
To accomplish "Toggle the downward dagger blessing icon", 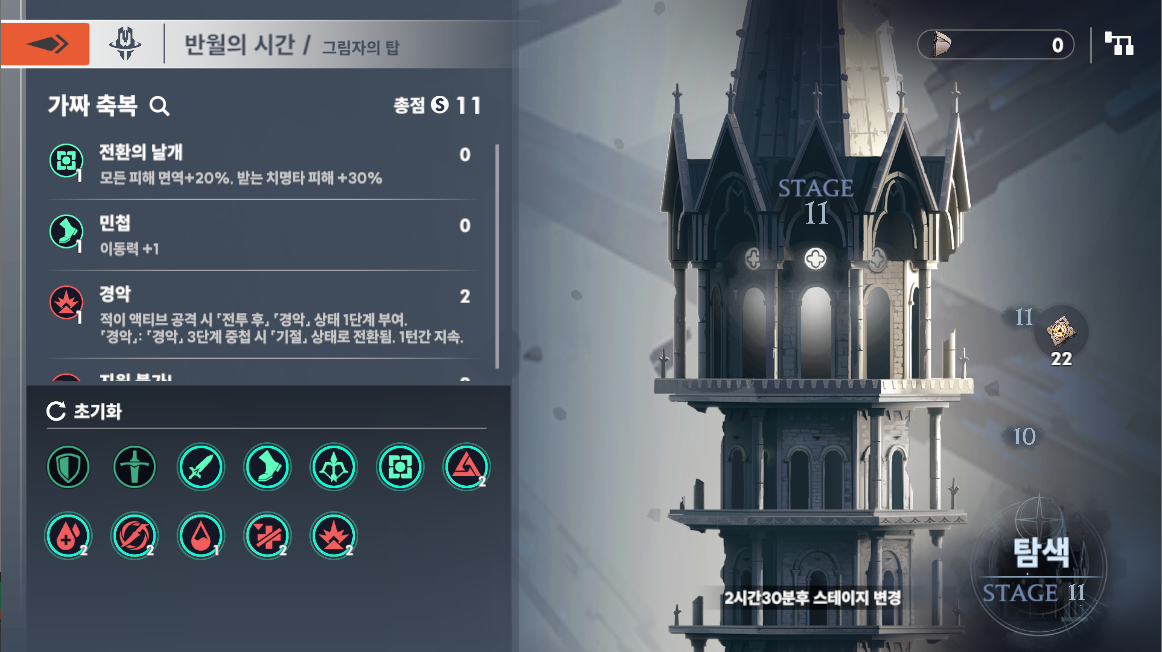I will click(x=134, y=467).
